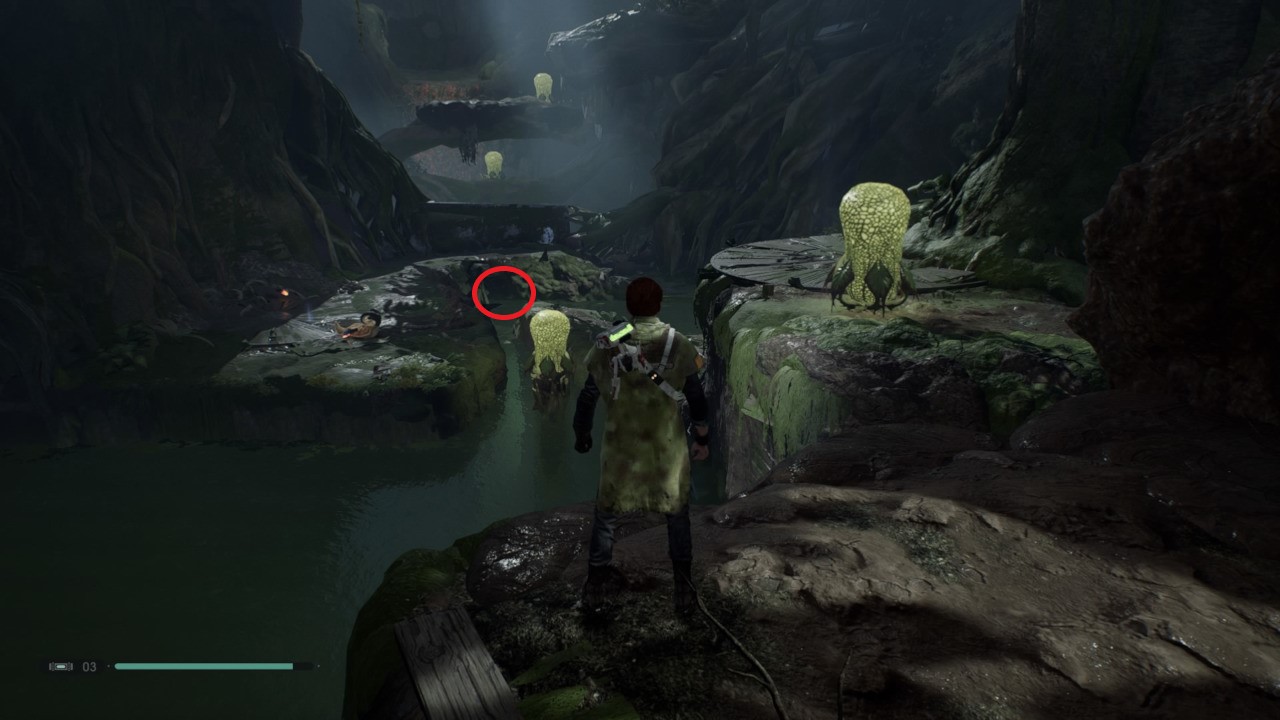This screenshot has width=1280, height=720.
Task: Select the stim canister icon
Action: tap(60, 666)
